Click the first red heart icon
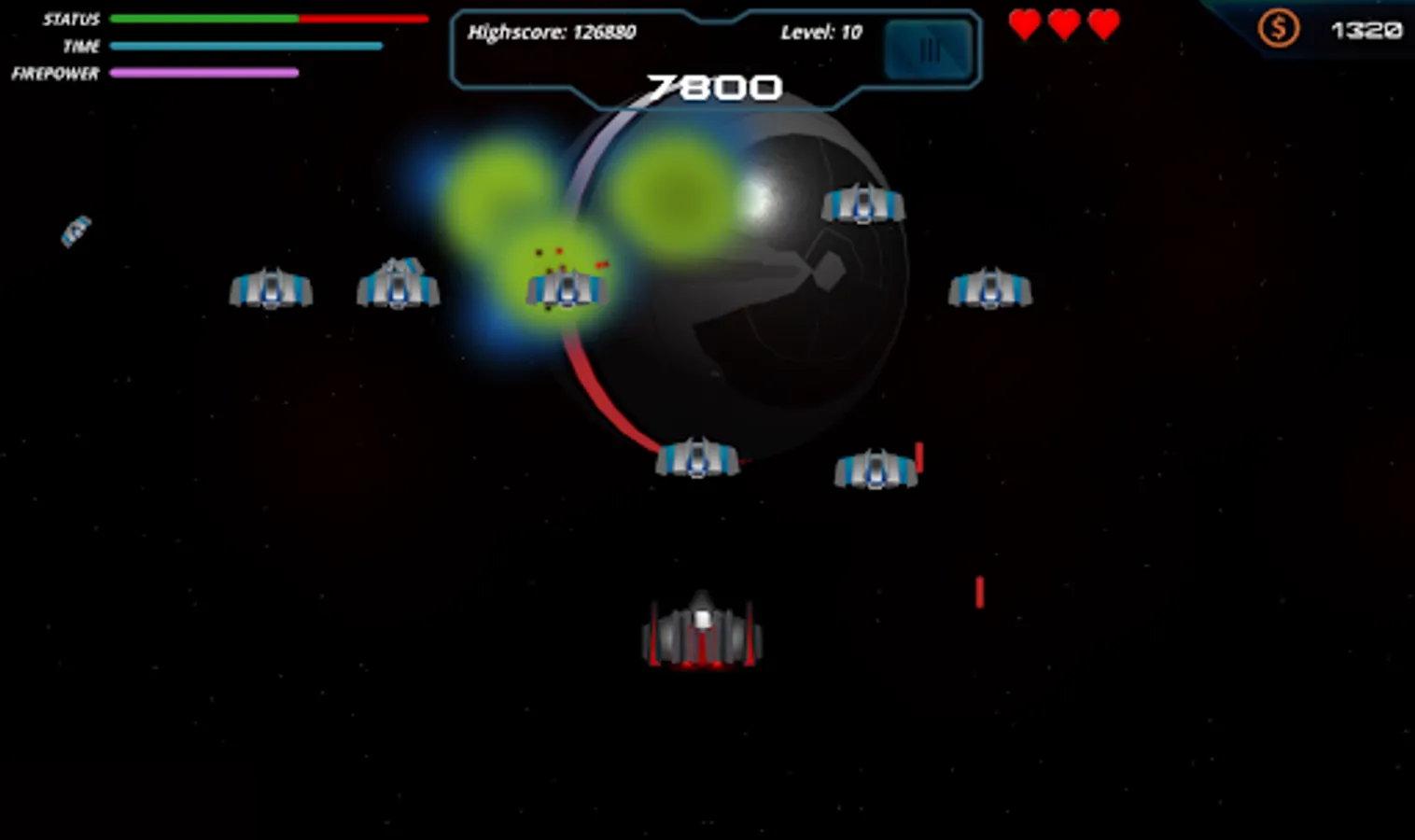1415x840 pixels. (1025, 25)
